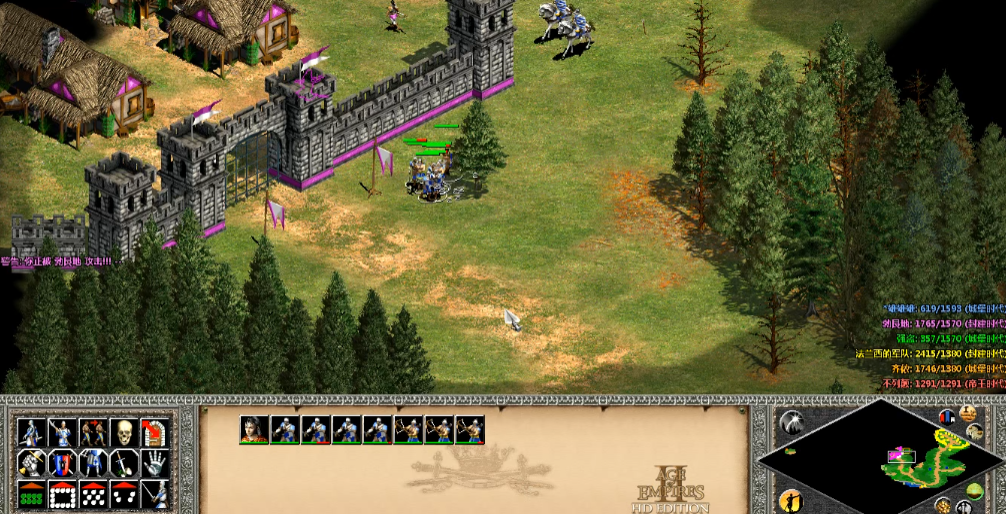Select the skull delete unit command

pyautogui.click(x=124, y=433)
